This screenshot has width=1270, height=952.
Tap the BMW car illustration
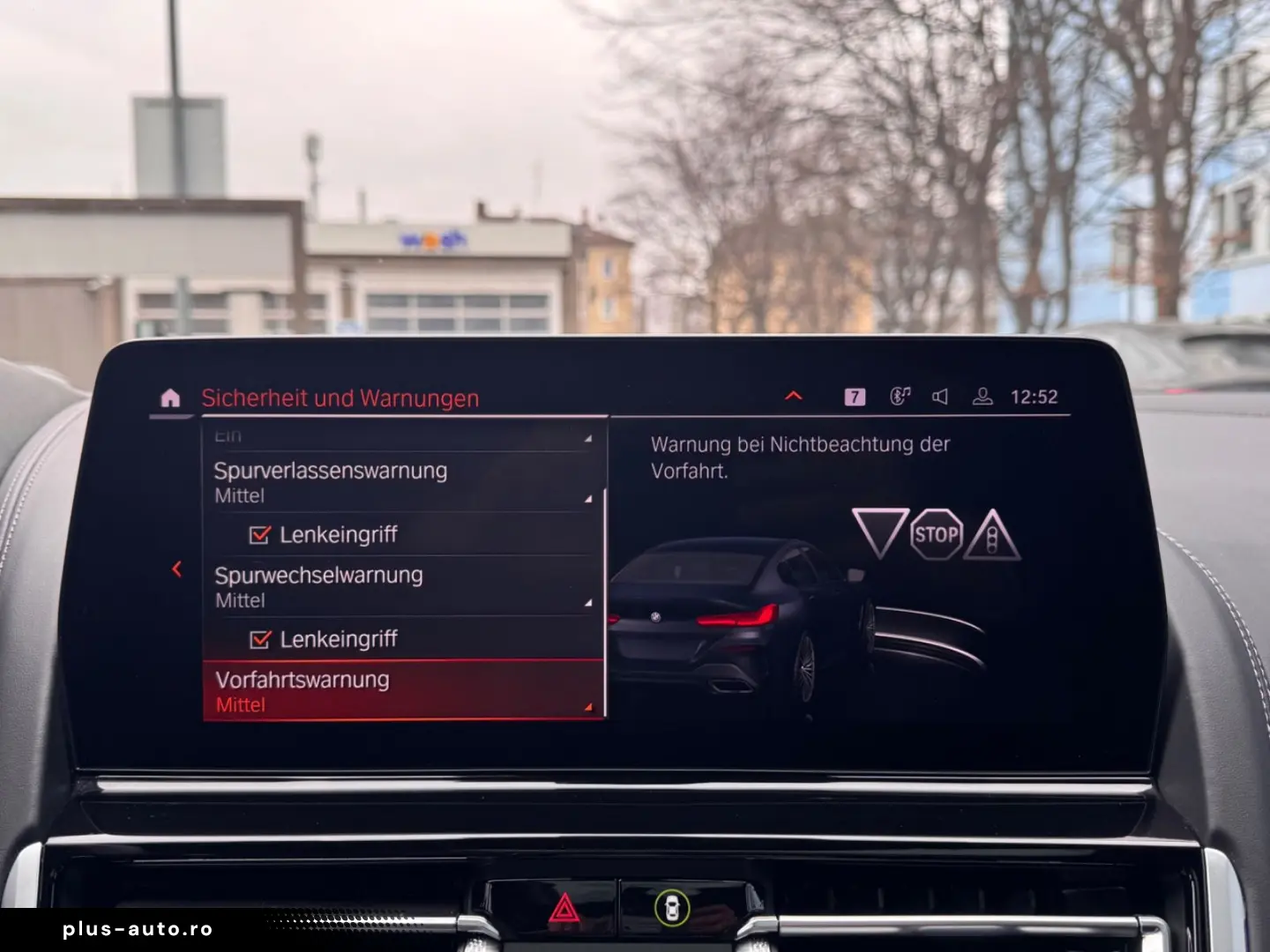741,617
